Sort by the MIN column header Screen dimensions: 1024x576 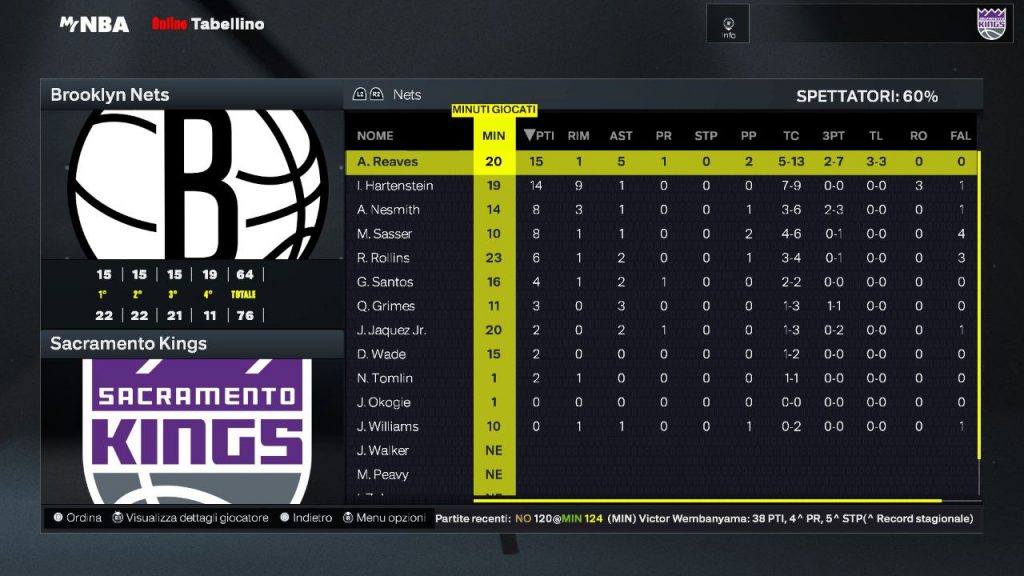(x=494, y=136)
